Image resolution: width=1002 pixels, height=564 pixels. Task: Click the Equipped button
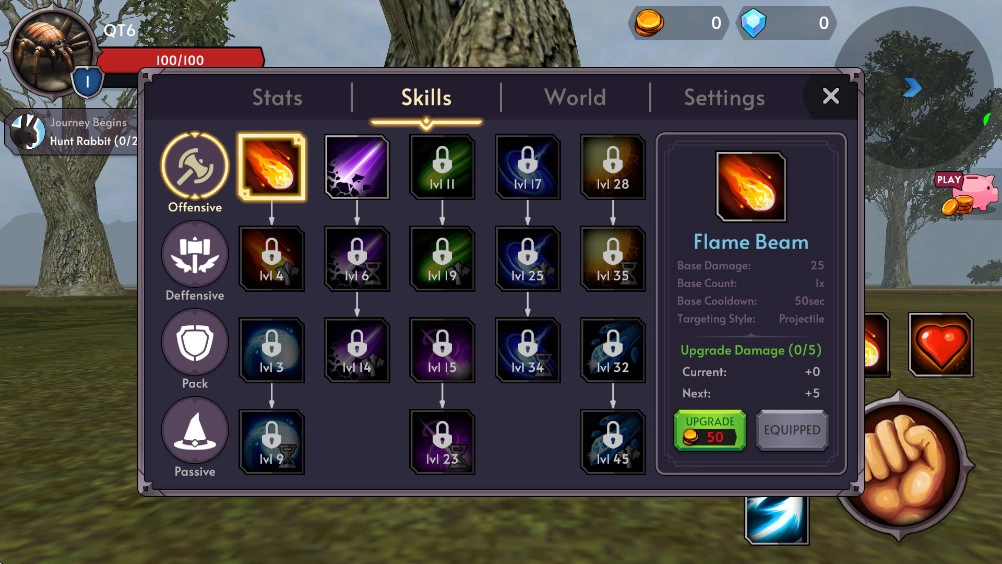792,430
